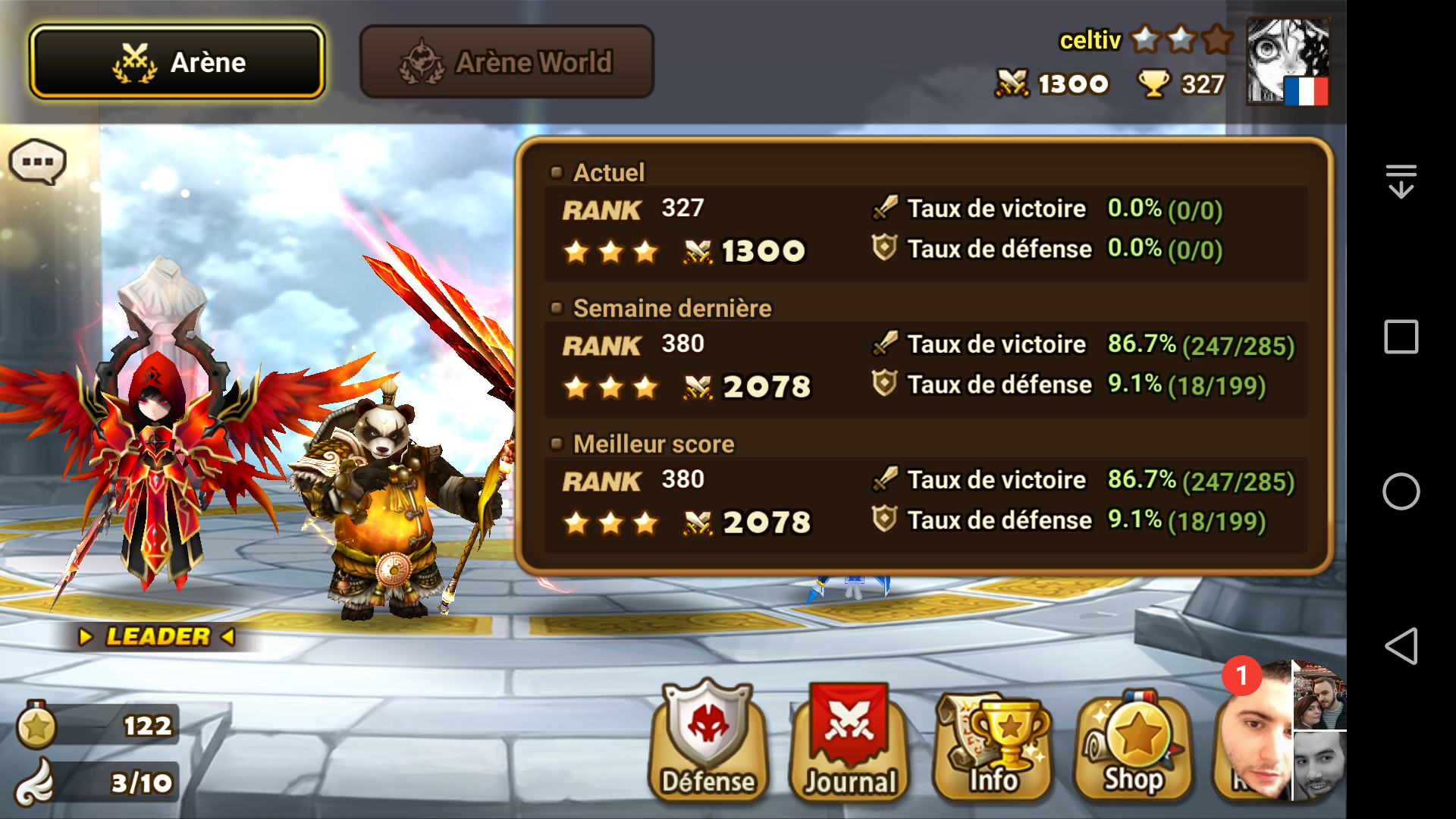1456x819 pixels.
Task: Collapse the Meilleur score section
Action: (557, 444)
